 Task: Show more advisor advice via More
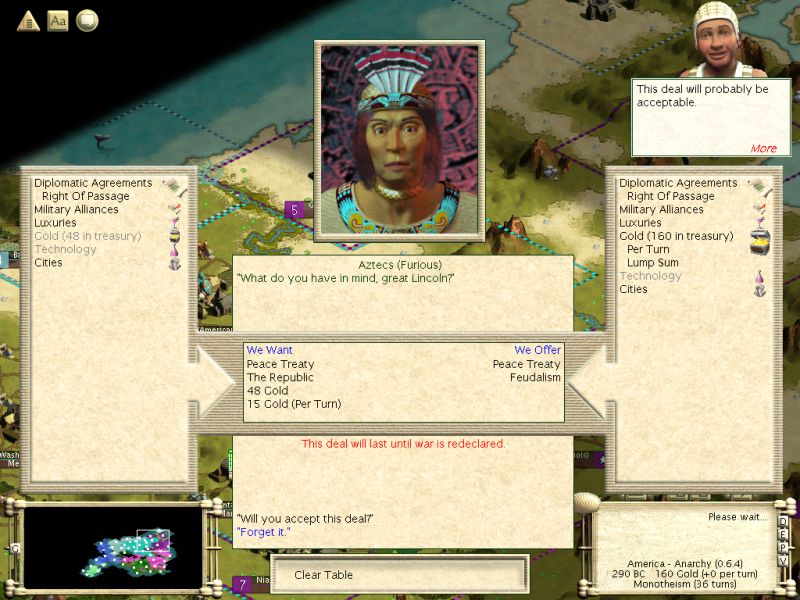(763, 149)
